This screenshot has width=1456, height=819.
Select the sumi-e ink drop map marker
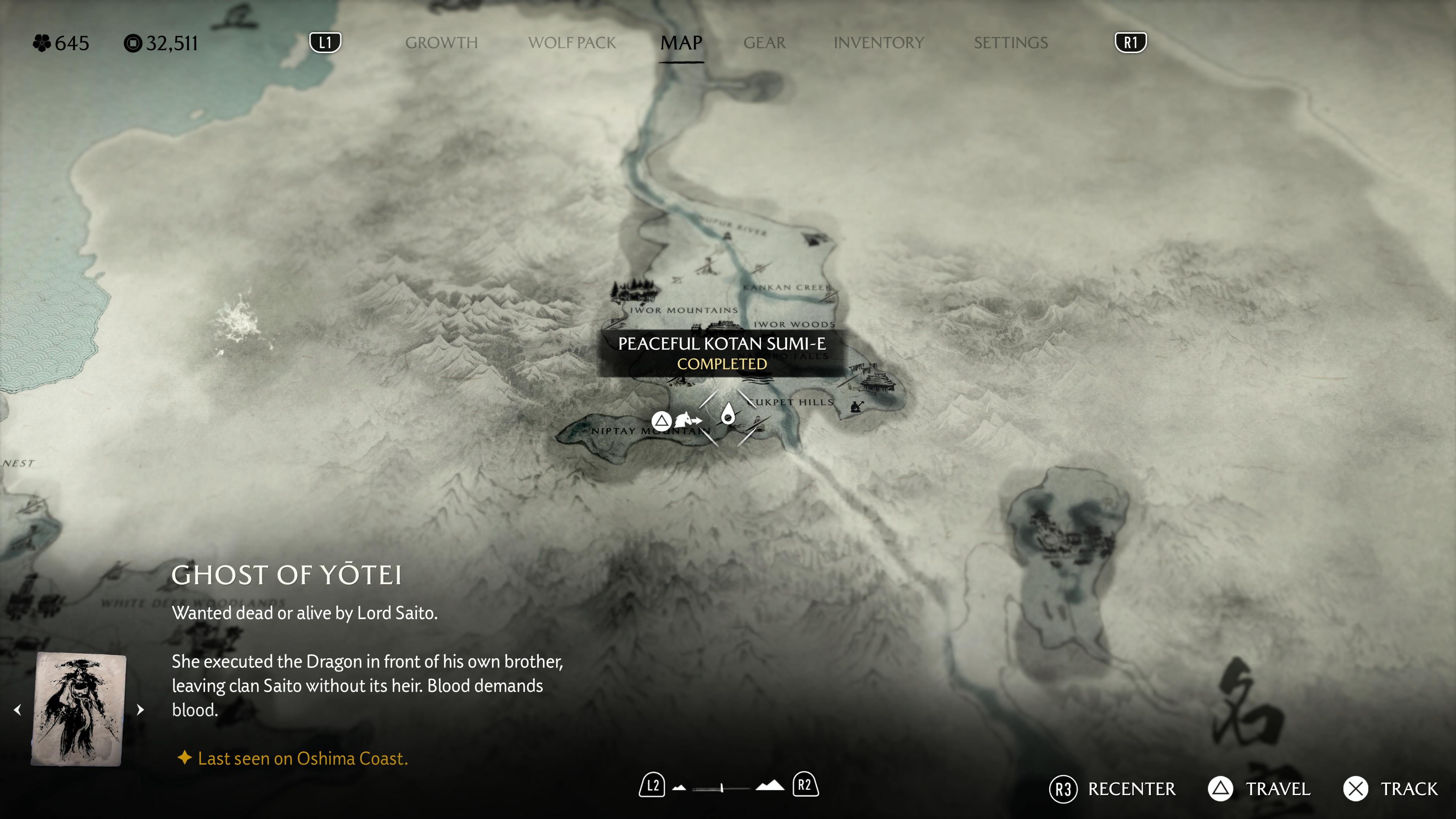click(x=728, y=416)
